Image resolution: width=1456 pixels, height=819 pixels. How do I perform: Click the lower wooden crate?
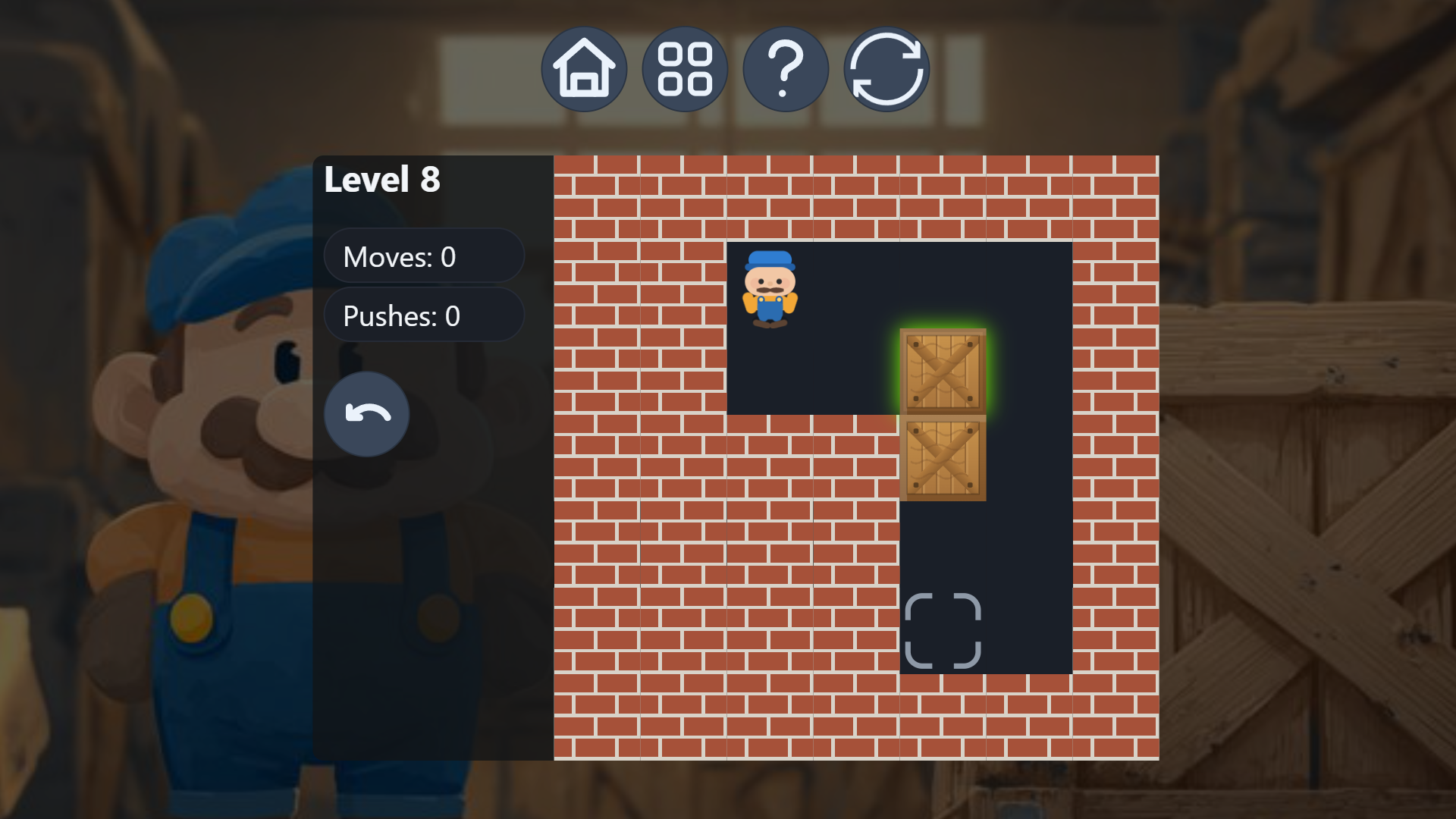tap(942, 459)
